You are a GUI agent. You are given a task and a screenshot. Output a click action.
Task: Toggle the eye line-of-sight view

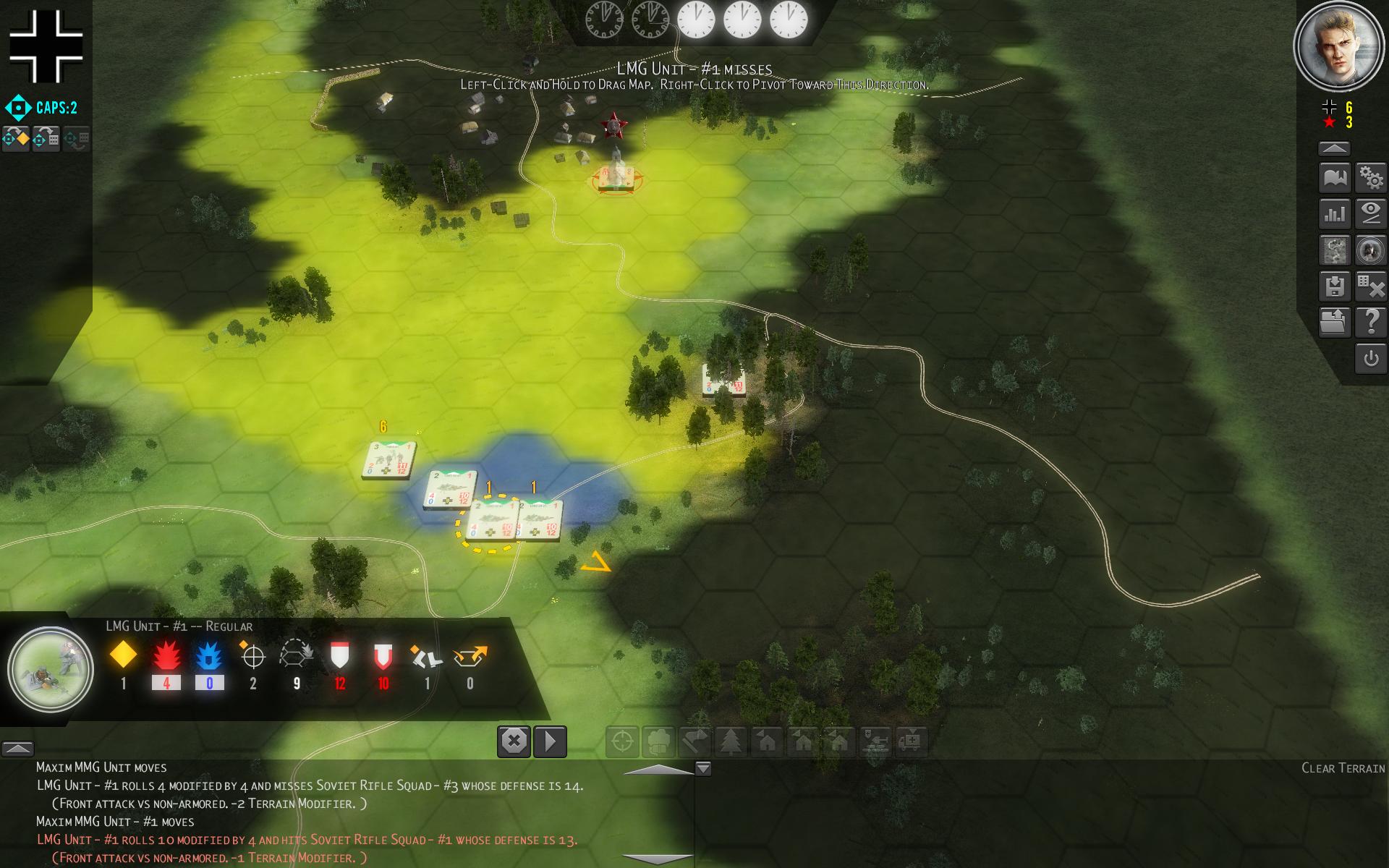click(x=1371, y=214)
